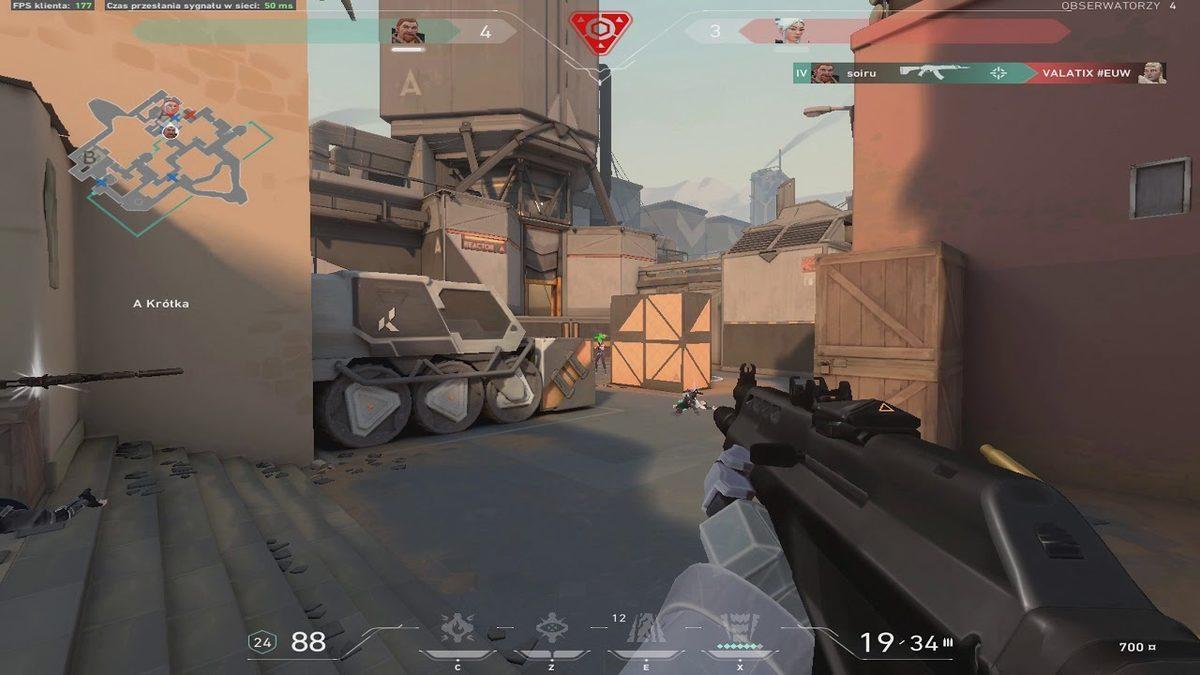1200x675 pixels.
Task: Activate the ability icon showing 12 charge
Action: [644, 630]
